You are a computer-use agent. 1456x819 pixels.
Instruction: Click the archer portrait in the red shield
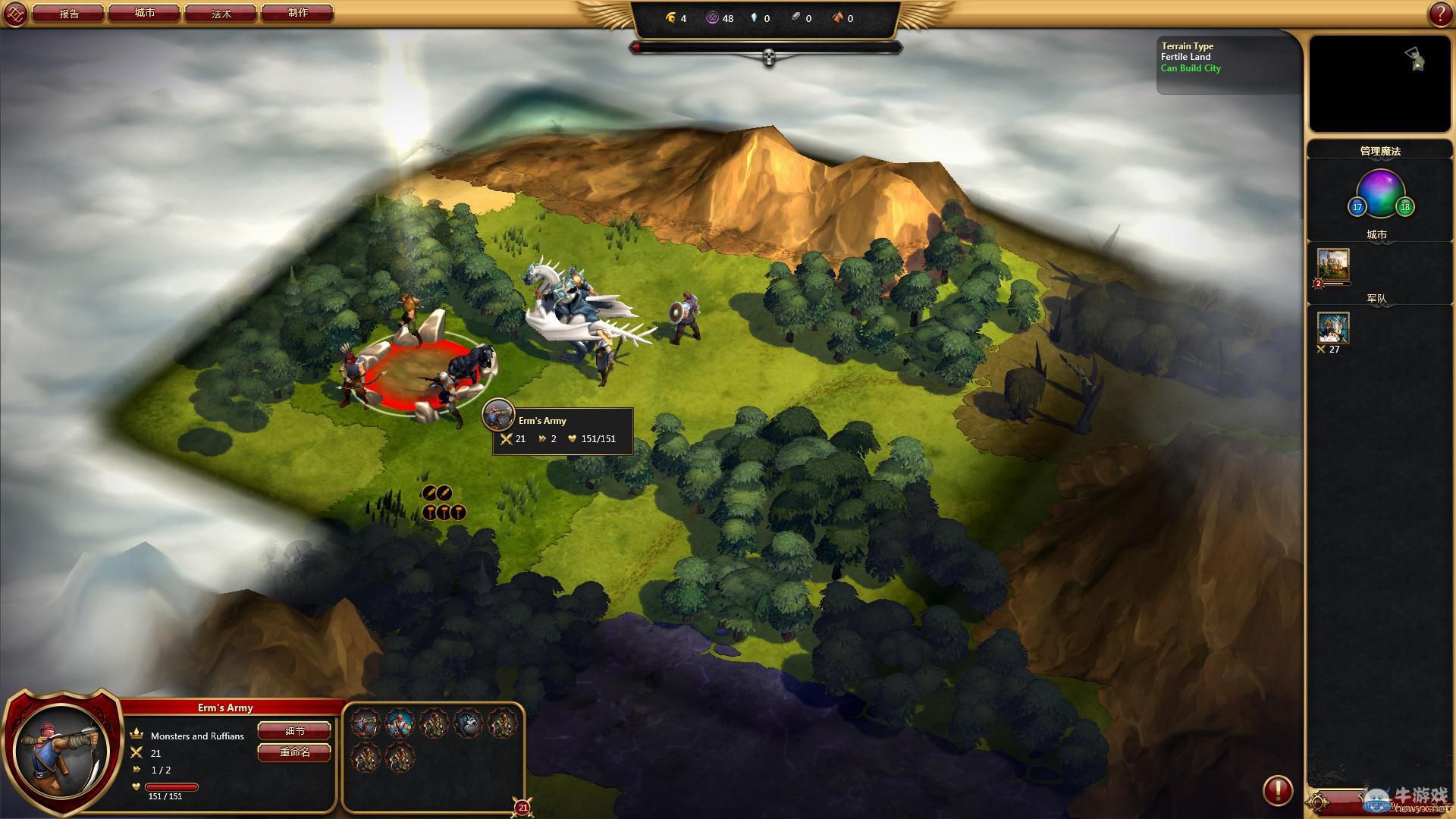62,751
